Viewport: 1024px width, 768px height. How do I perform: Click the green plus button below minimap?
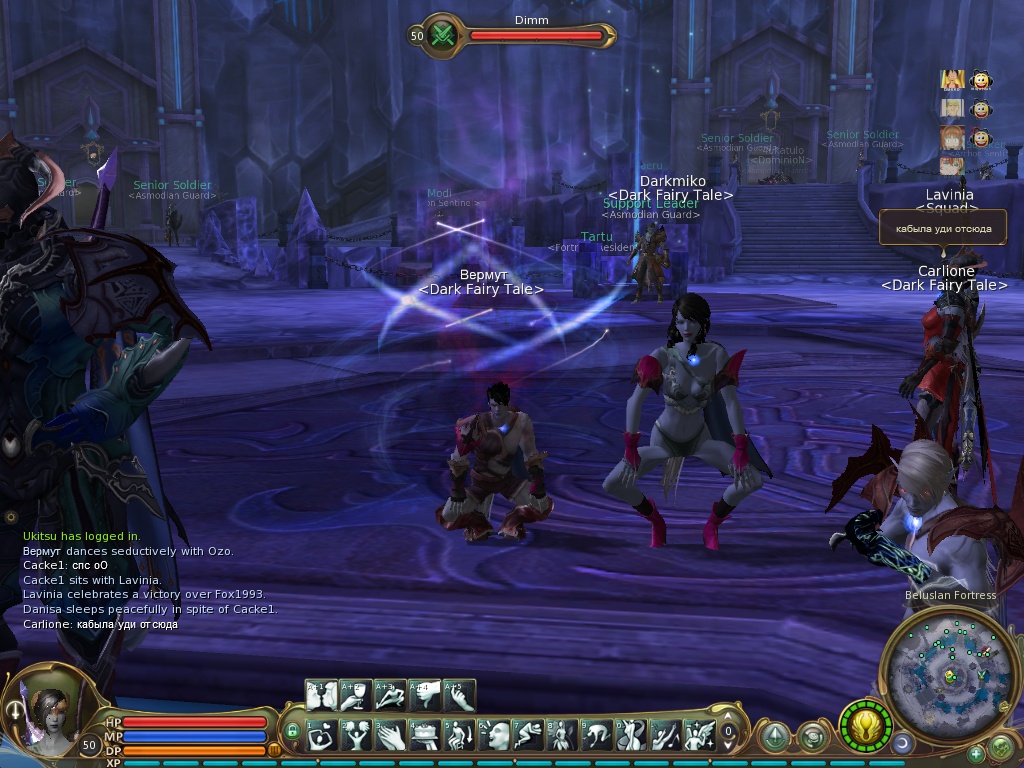point(976,752)
